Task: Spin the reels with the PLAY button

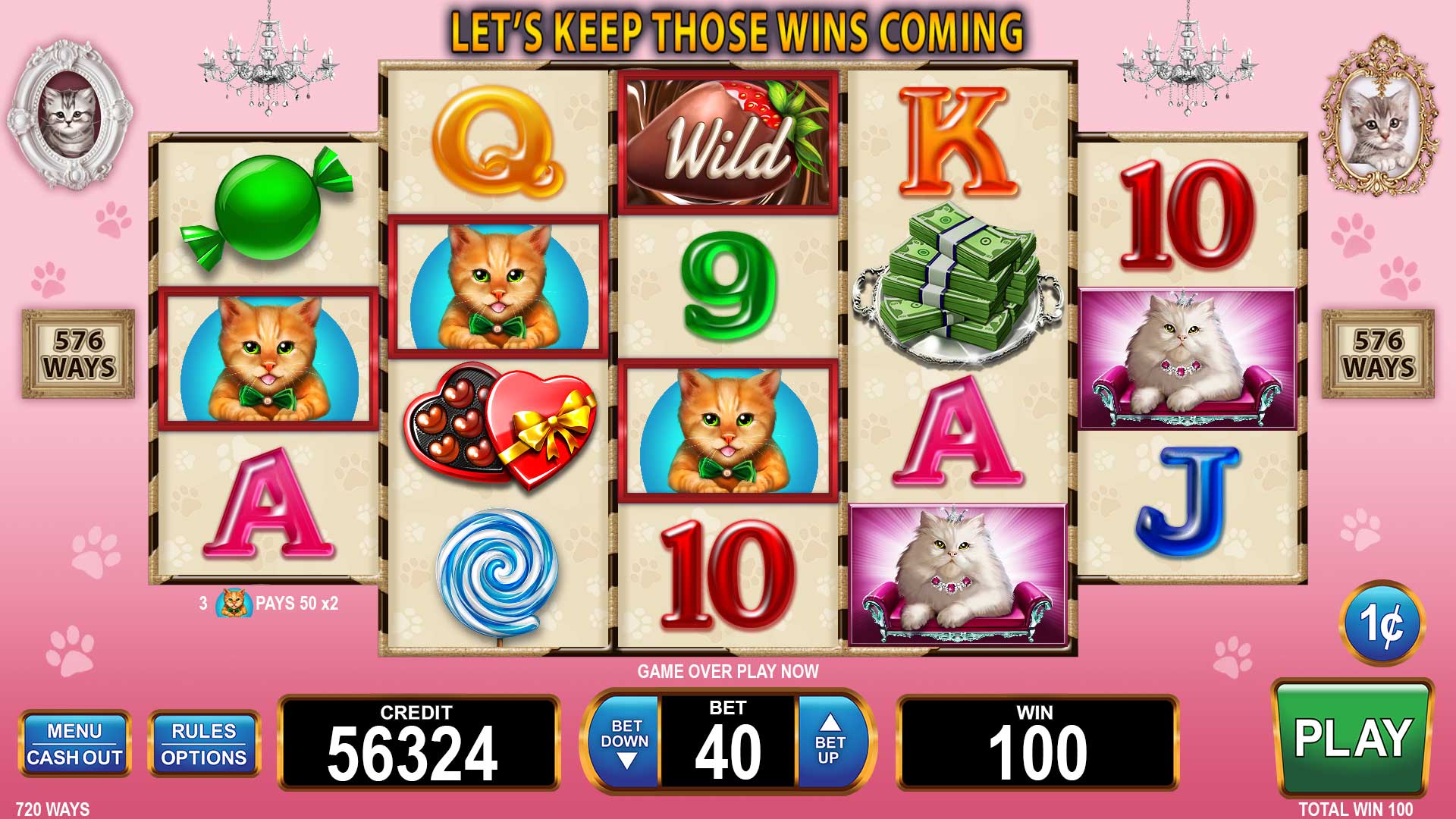Action: [1352, 738]
